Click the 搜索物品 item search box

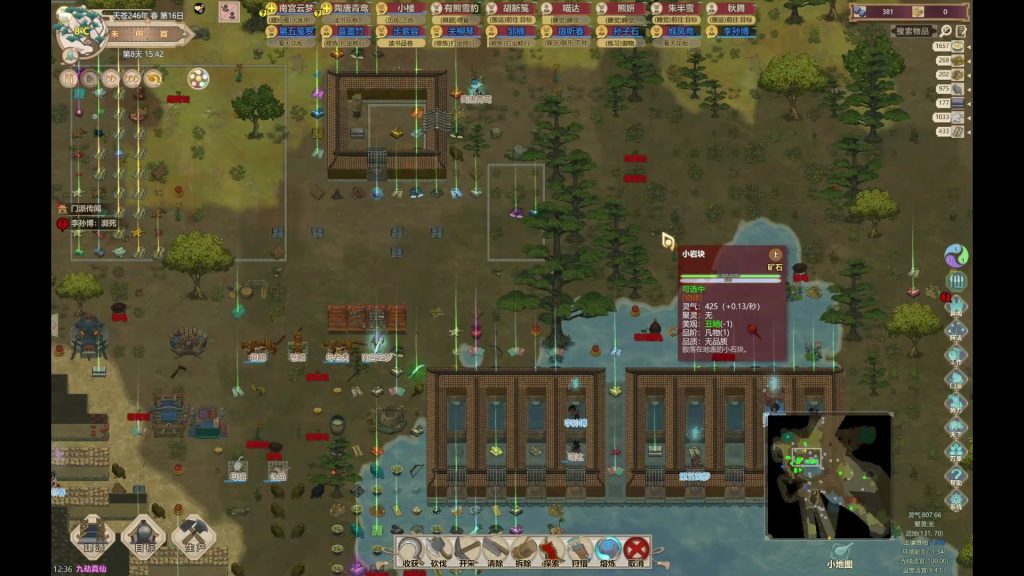pyautogui.click(x=918, y=32)
